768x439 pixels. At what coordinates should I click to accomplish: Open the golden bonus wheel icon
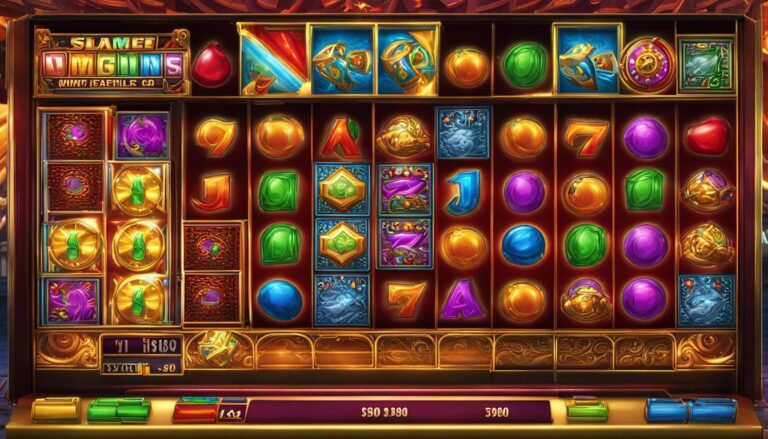pos(646,65)
